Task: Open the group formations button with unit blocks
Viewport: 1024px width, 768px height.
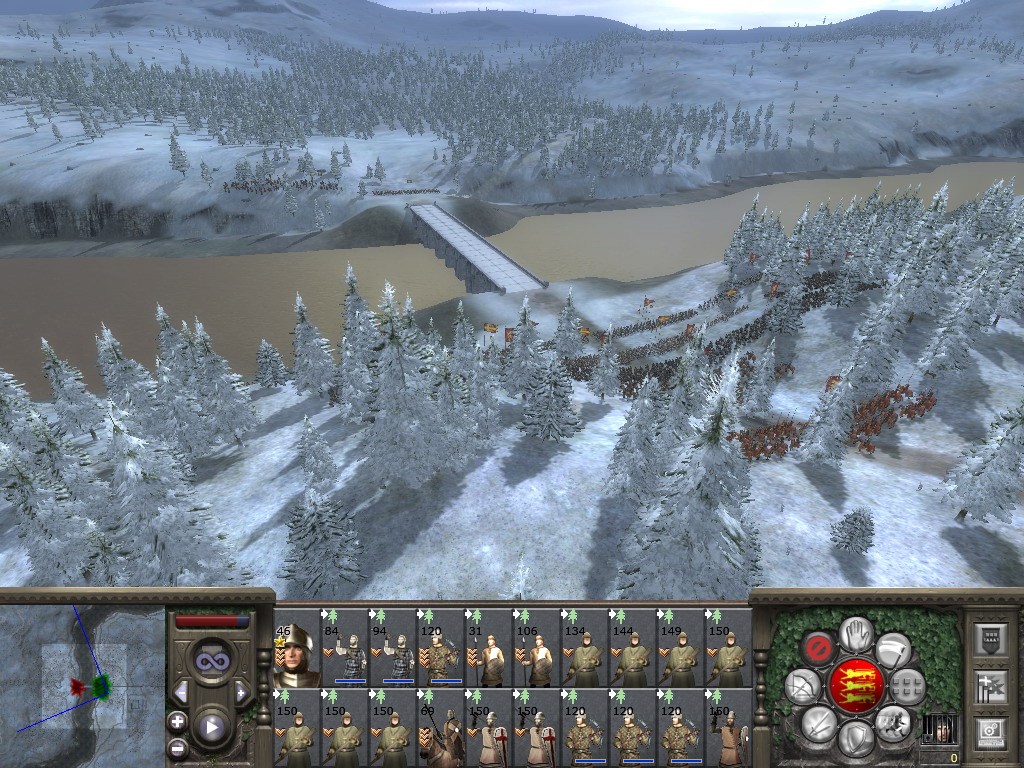Action: coord(907,686)
